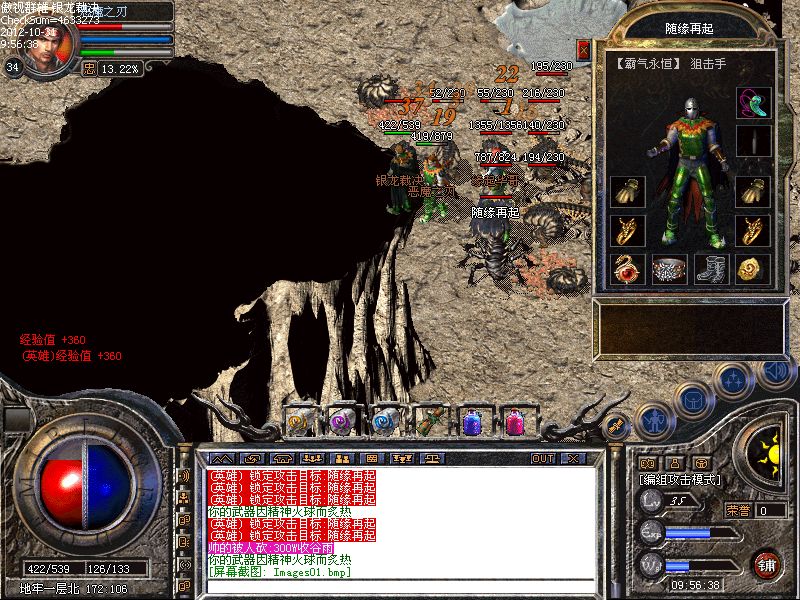Drink the blue potion in the hotbar

coord(472,420)
